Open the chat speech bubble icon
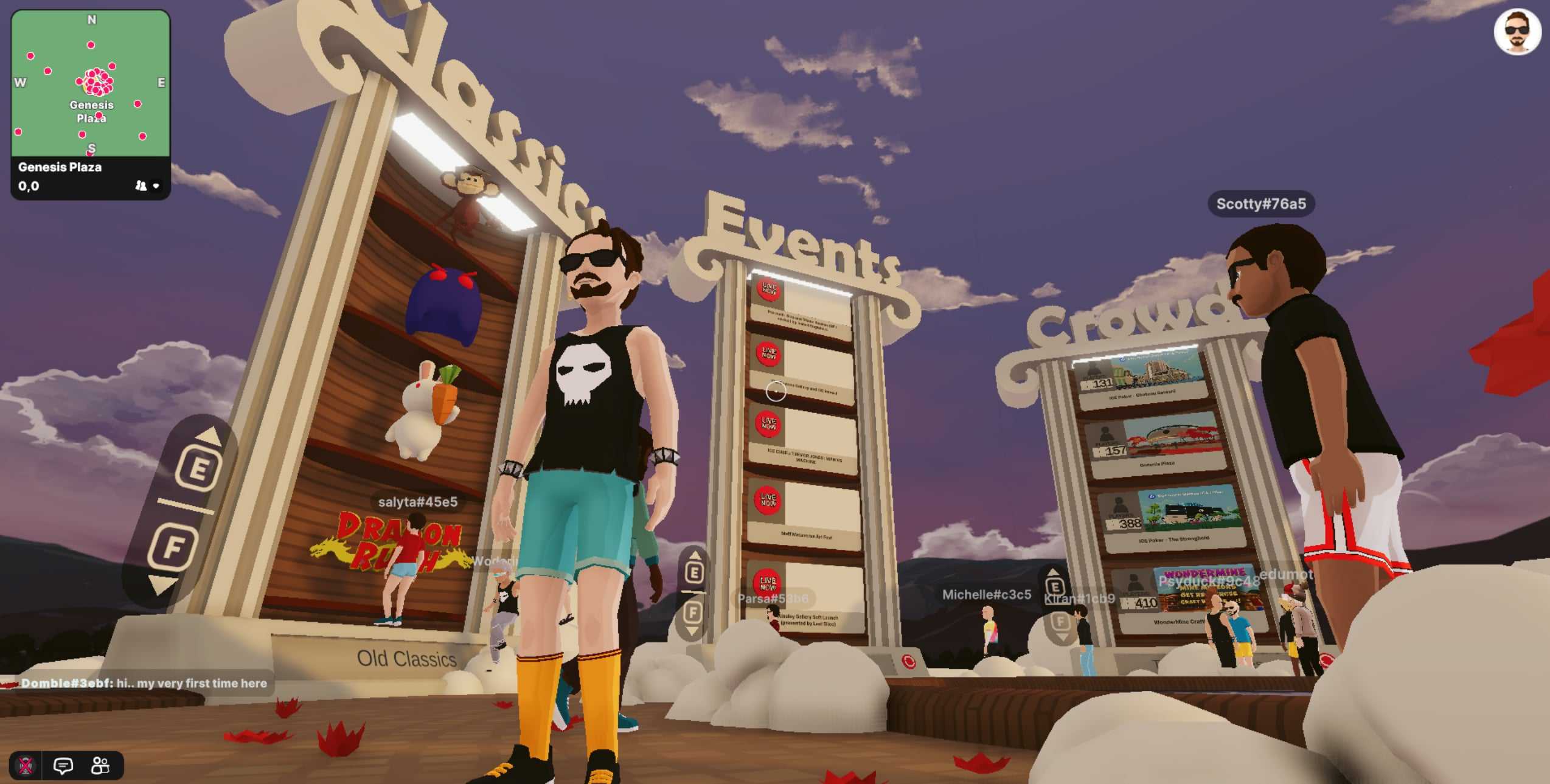The width and height of the screenshot is (1550, 784). click(x=63, y=765)
